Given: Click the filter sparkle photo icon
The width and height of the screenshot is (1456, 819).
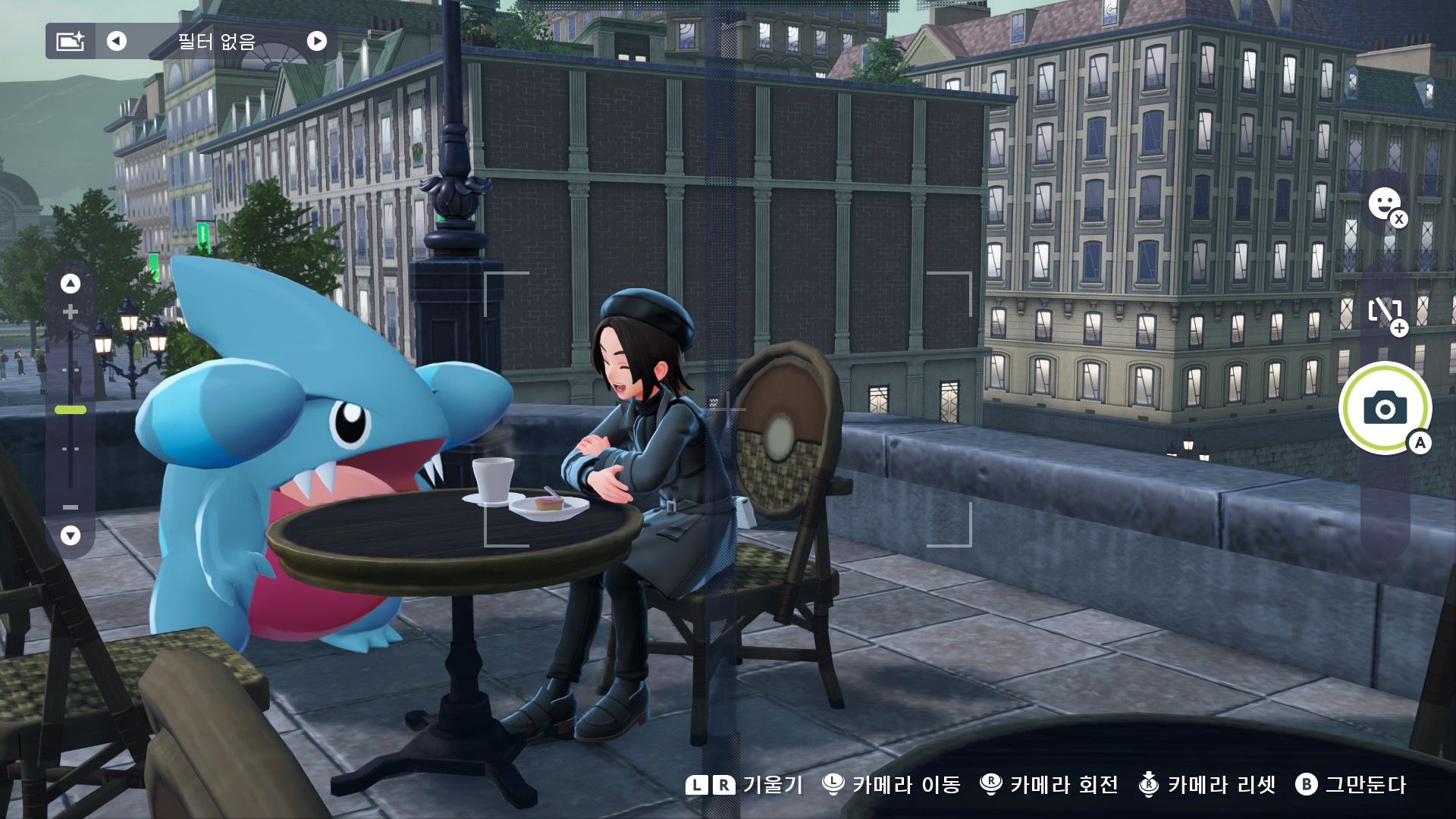Looking at the screenshot, I should coord(71,41).
